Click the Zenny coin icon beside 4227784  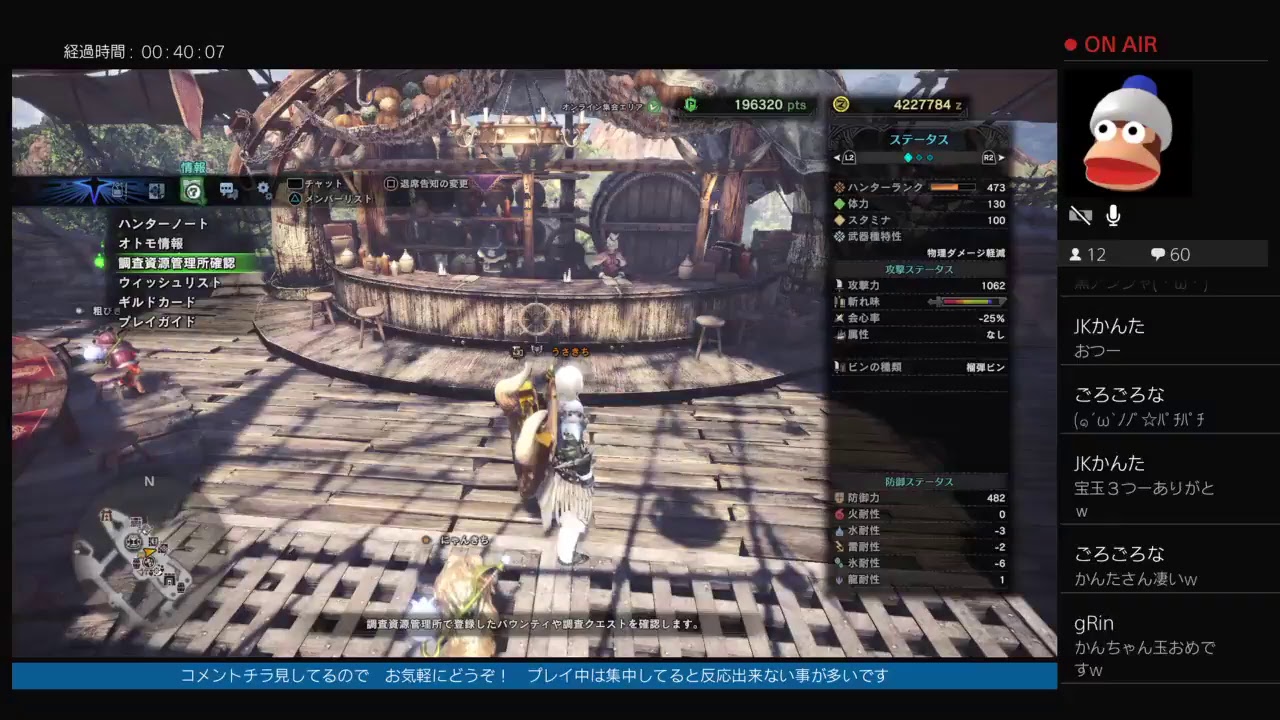839,105
